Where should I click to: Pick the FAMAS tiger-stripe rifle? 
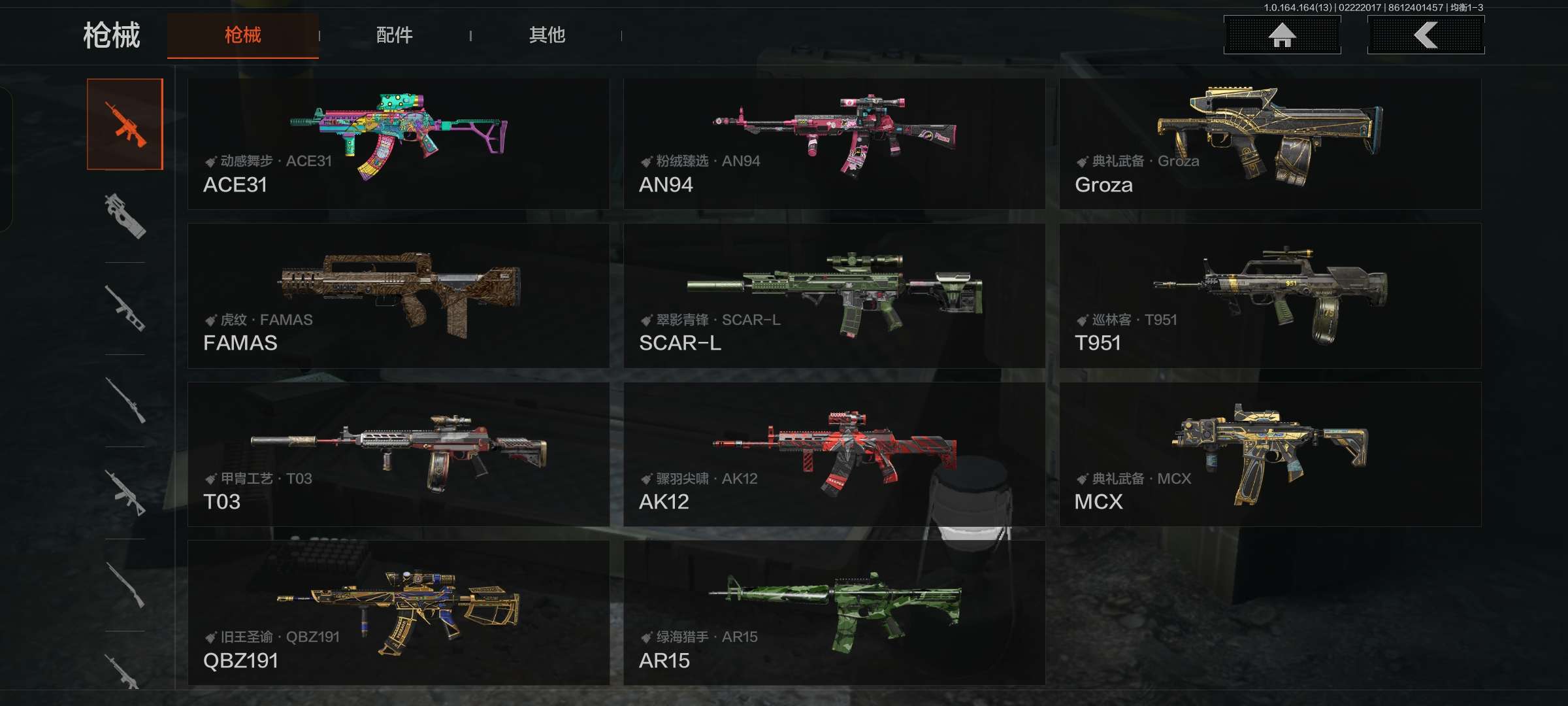(399, 295)
